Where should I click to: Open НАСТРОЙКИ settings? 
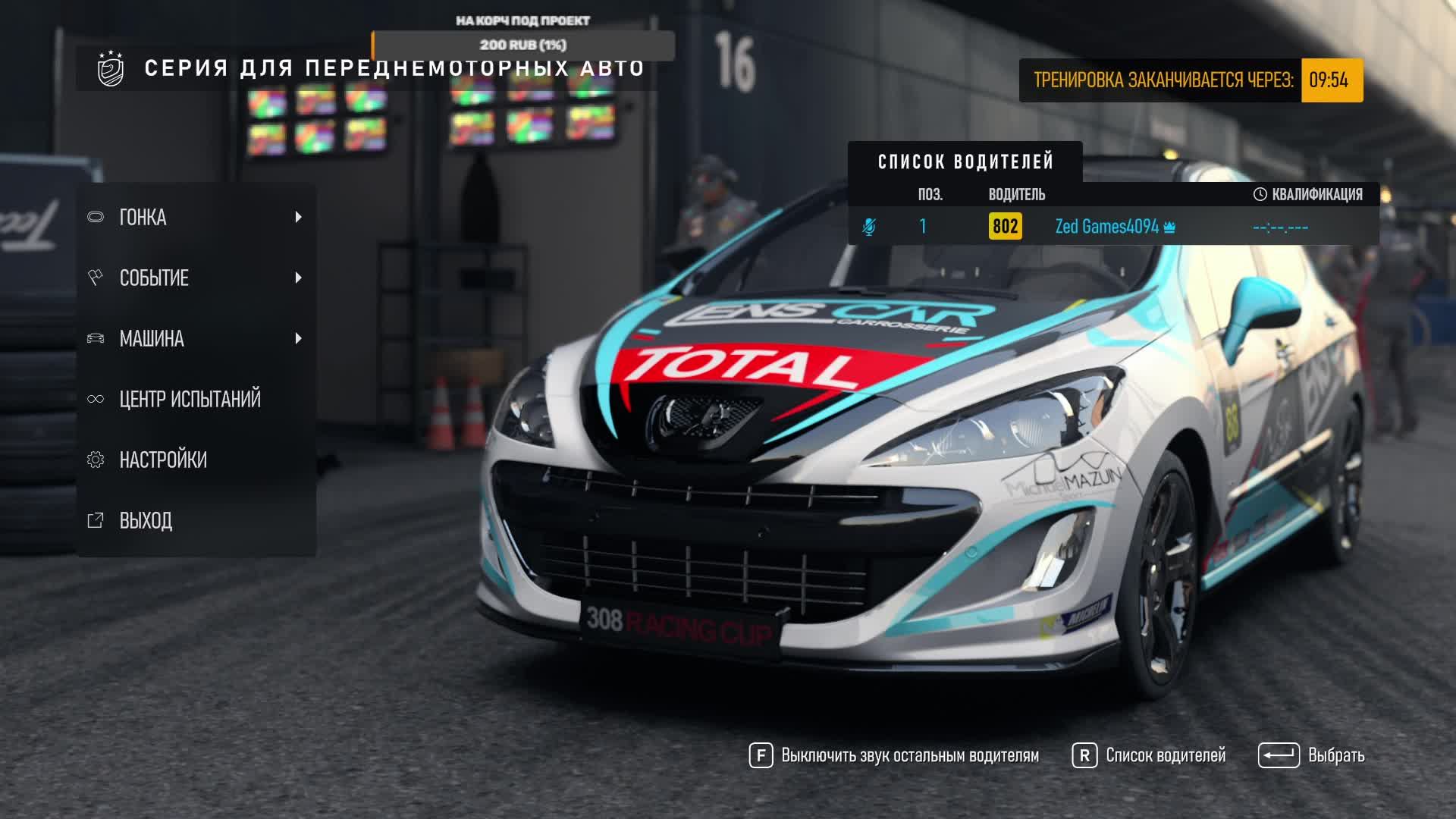(163, 460)
